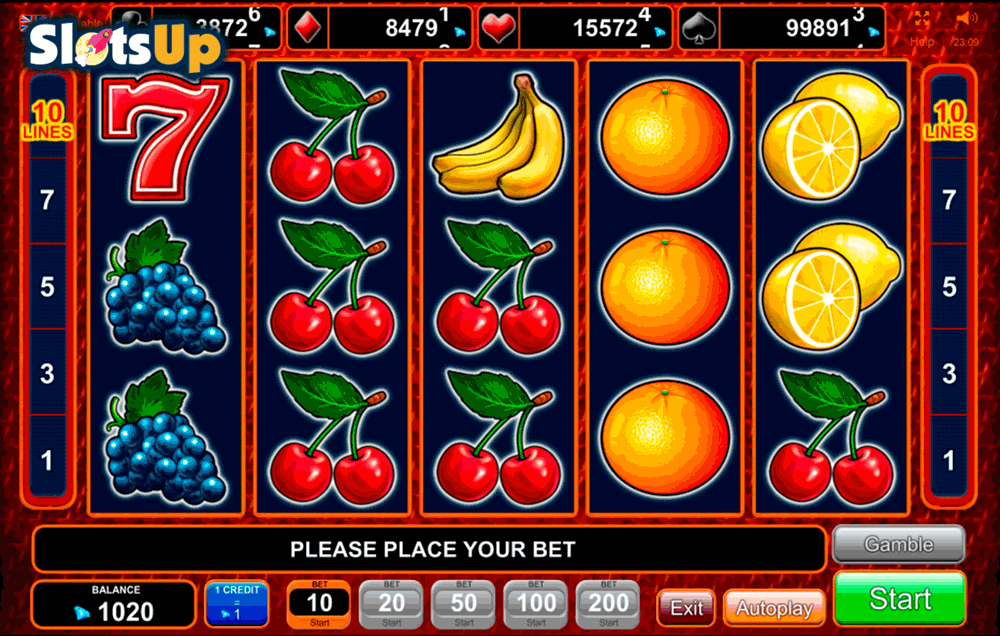Click the SlotsUp logo
This screenshot has width=1000, height=636.
pos(123,43)
